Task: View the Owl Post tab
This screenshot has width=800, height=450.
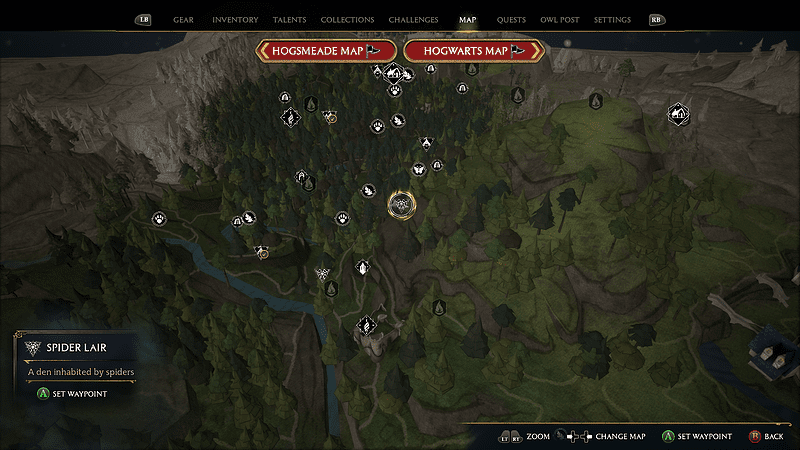Action: tap(560, 20)
